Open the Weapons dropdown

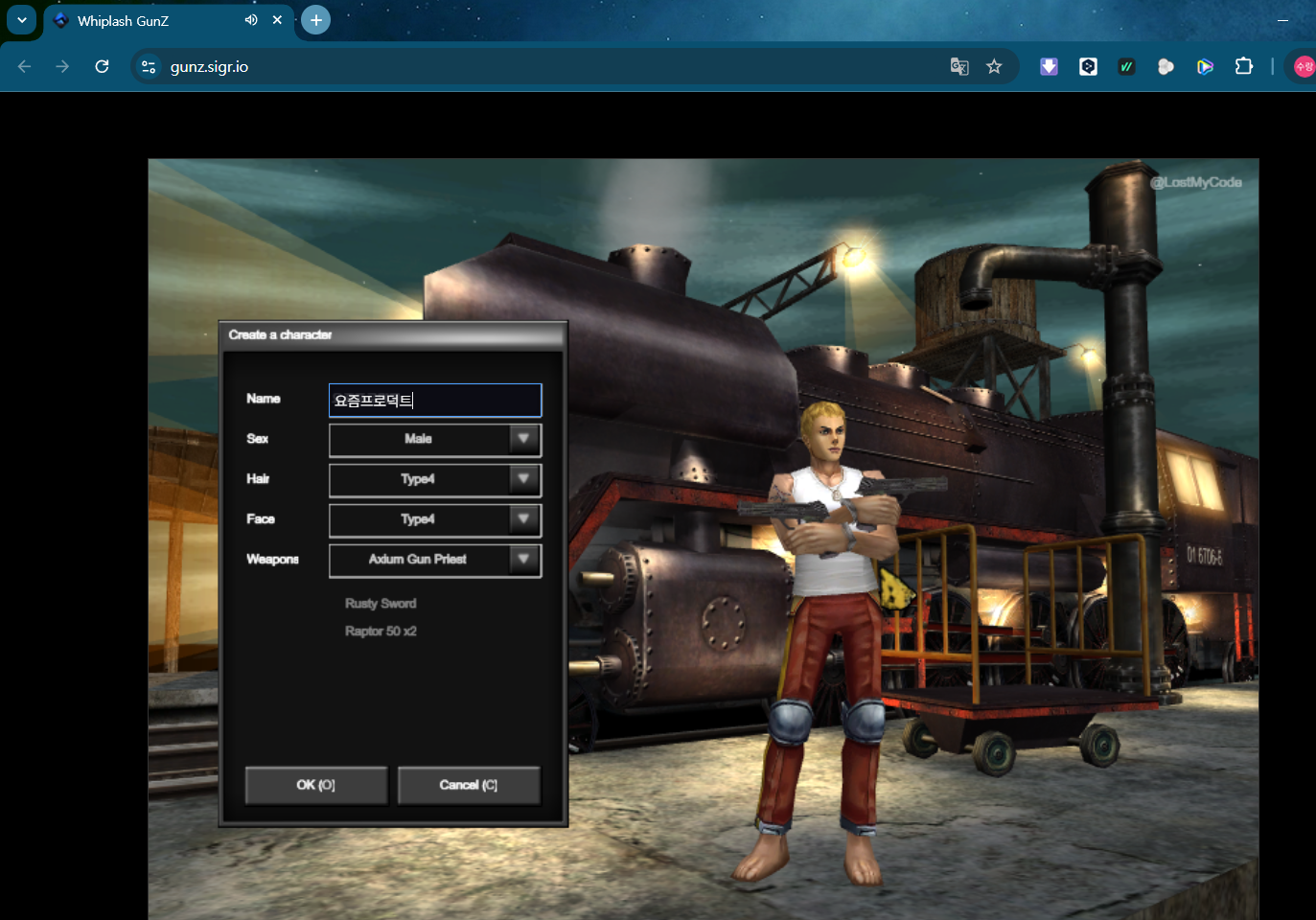434,561
